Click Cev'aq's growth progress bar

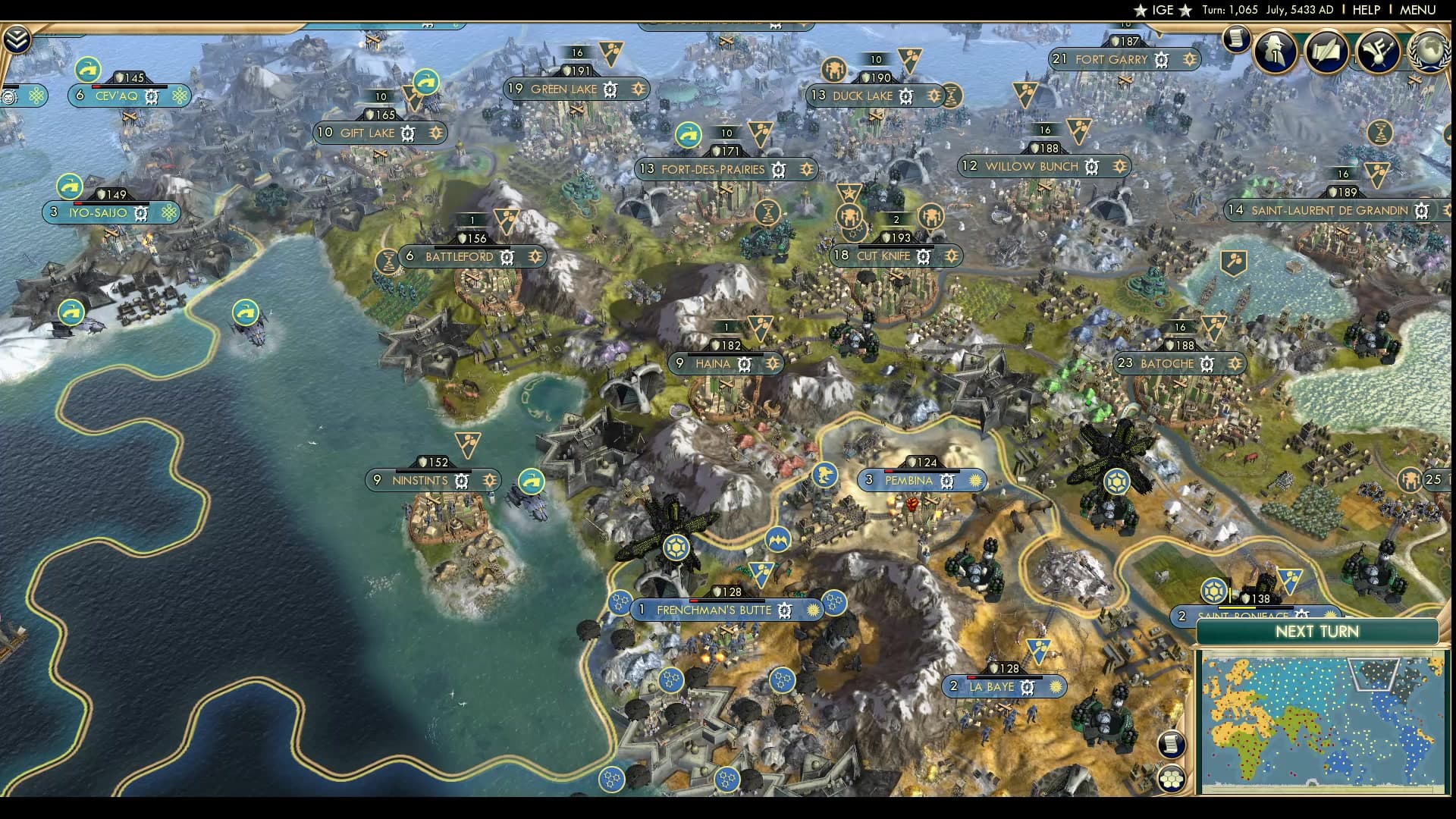[x=129, y=86]
